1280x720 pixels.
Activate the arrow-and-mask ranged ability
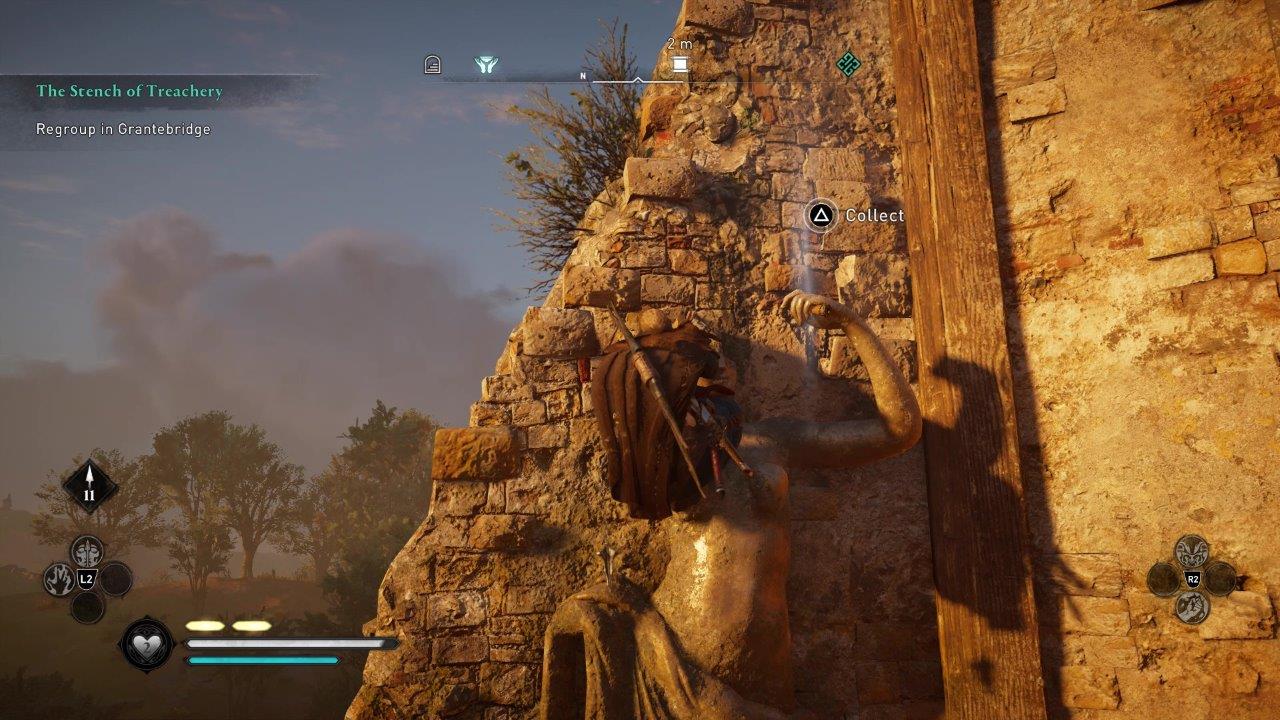[x=87, y=550]
